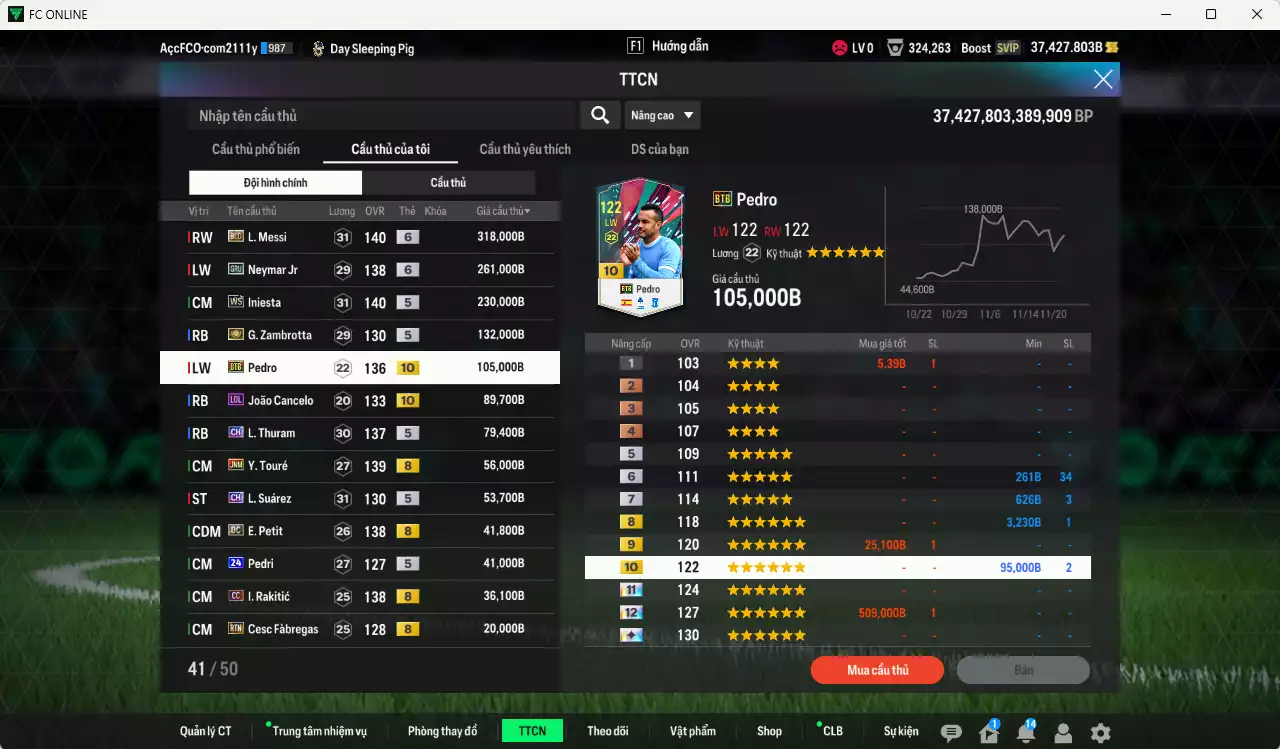Click the Đội hình chính button
Screen dimensions: 1280x749
tap(275, 182)
